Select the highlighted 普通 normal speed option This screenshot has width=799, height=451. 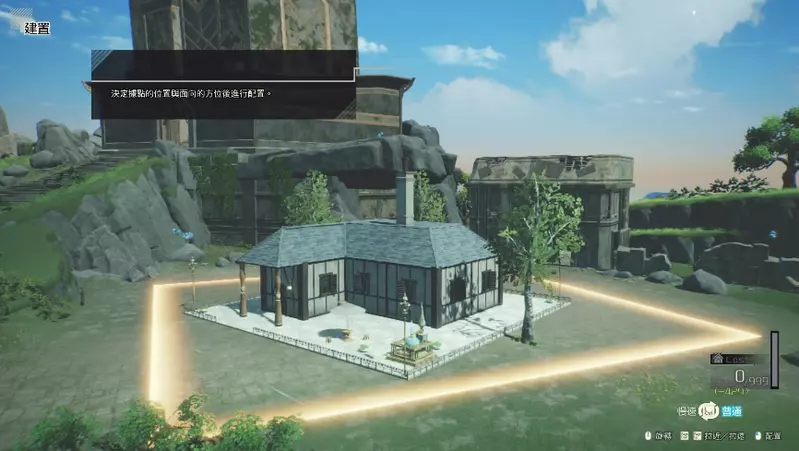(731, 411)
